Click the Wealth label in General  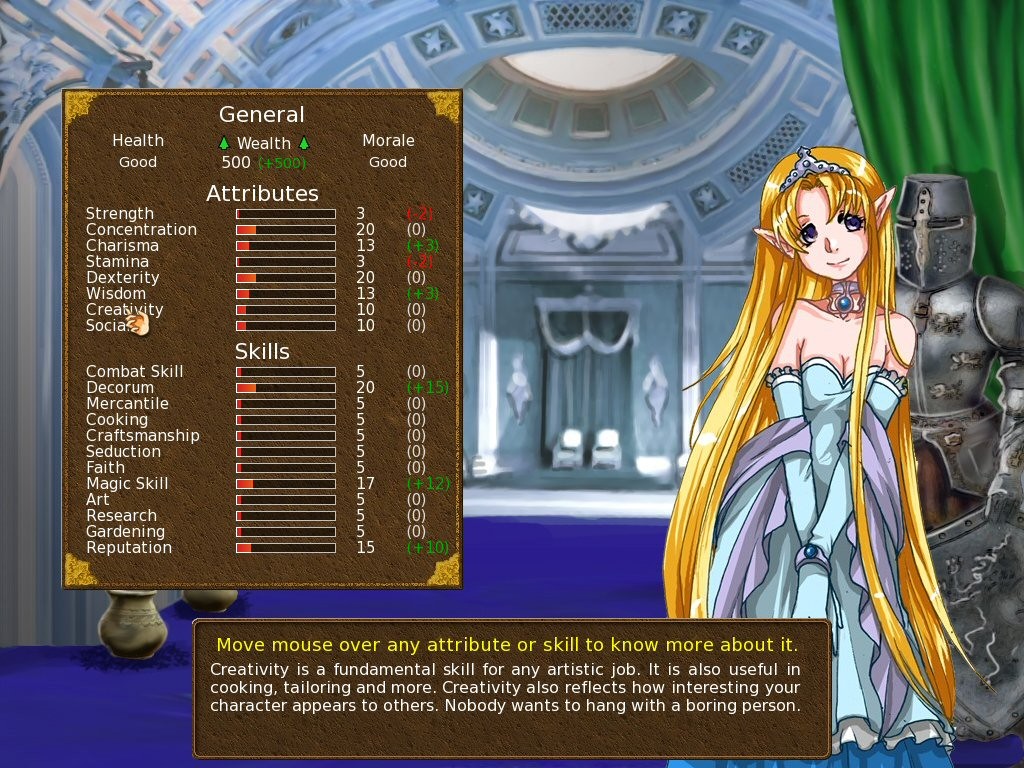point(264,144)
